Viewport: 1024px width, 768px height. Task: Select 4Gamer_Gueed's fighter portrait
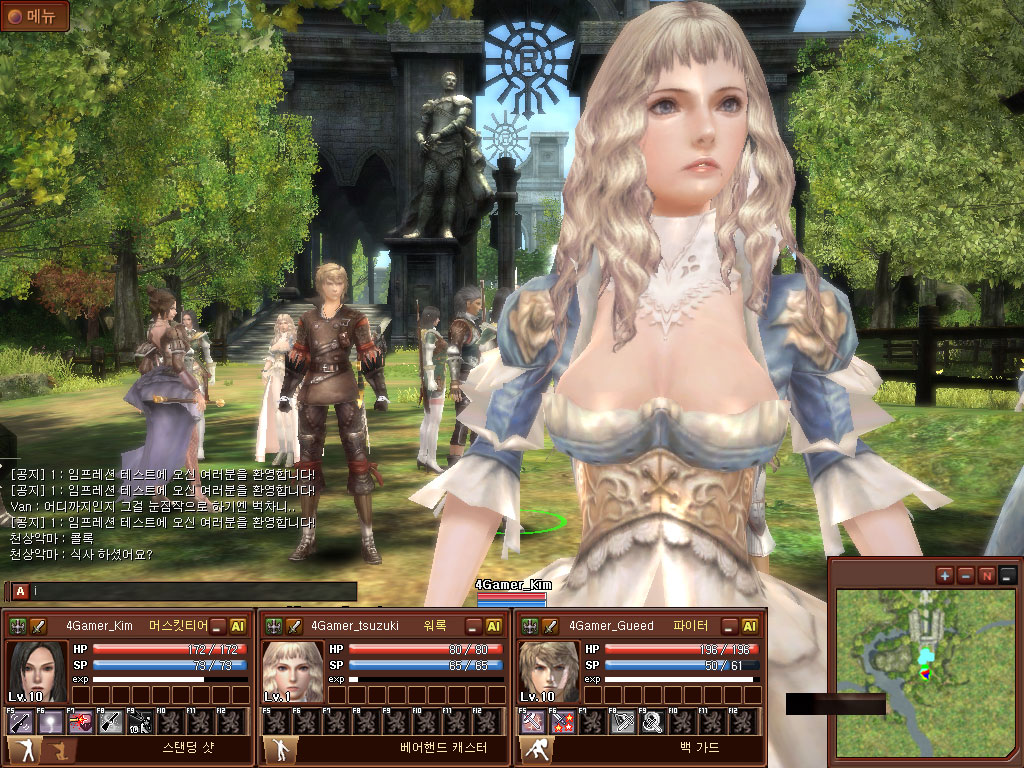(x=549, y=671)
